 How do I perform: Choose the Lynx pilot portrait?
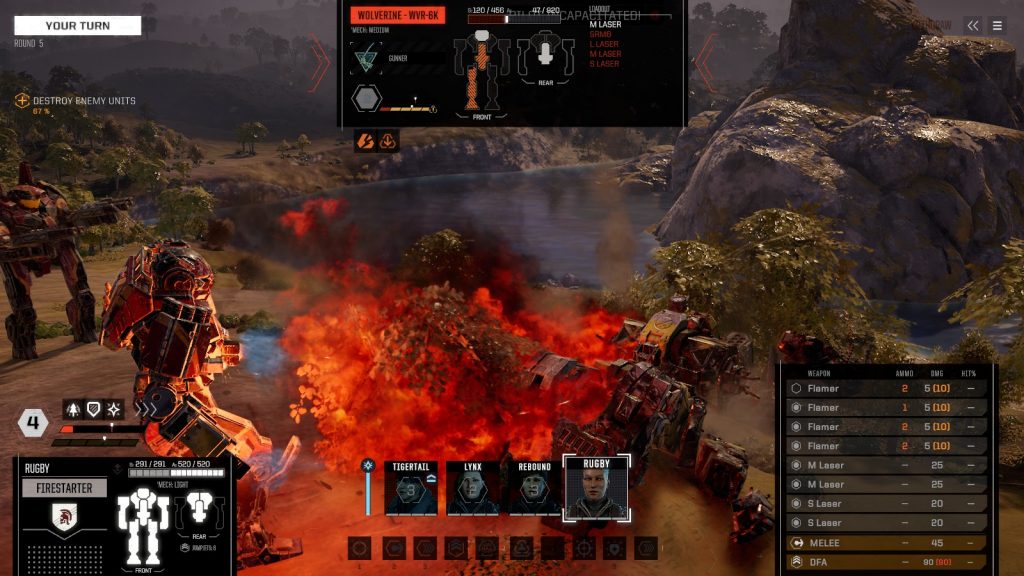coord(472,489)
